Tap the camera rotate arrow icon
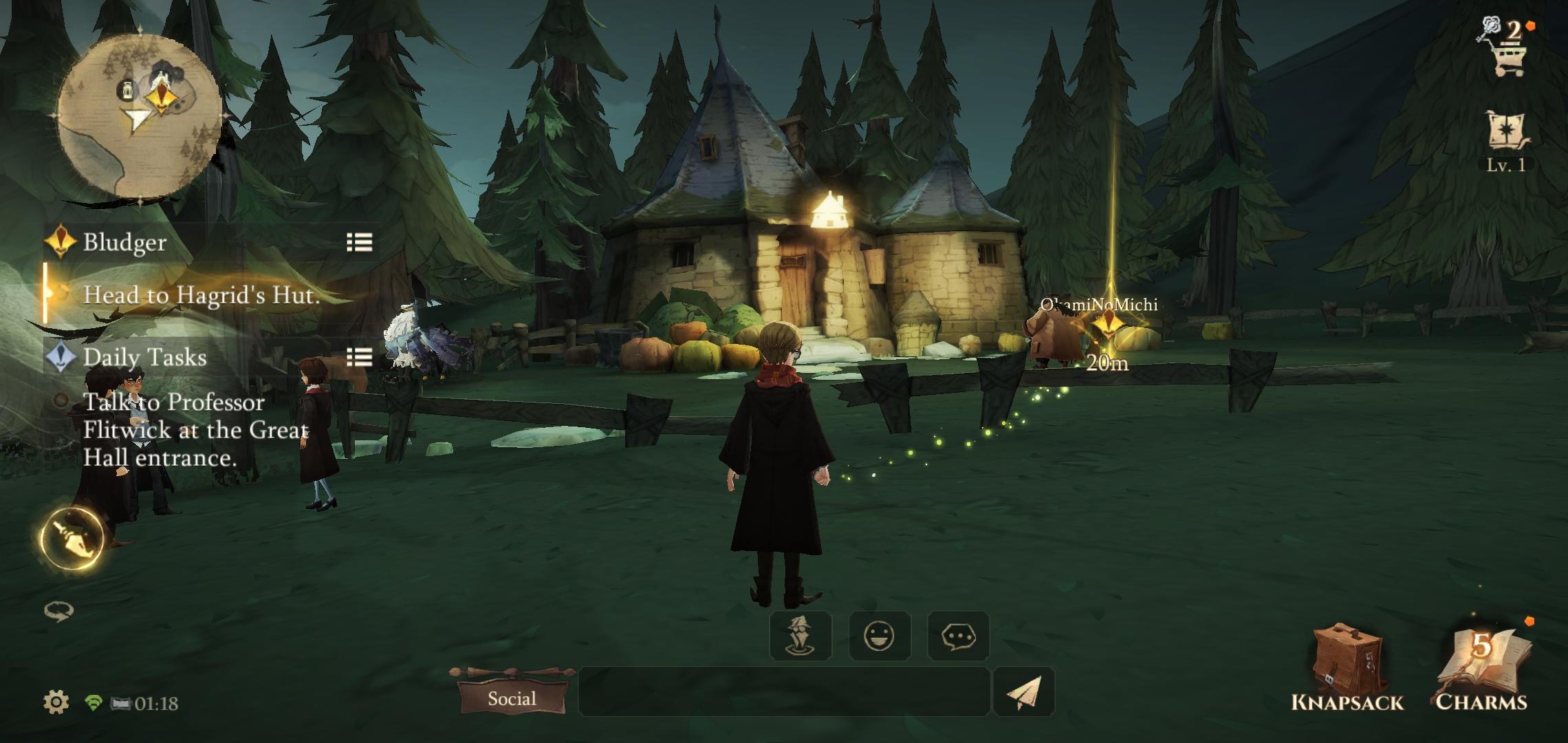Image resolution: width=1568 pixels, height=743 pixels. click(x=58, y=611)
